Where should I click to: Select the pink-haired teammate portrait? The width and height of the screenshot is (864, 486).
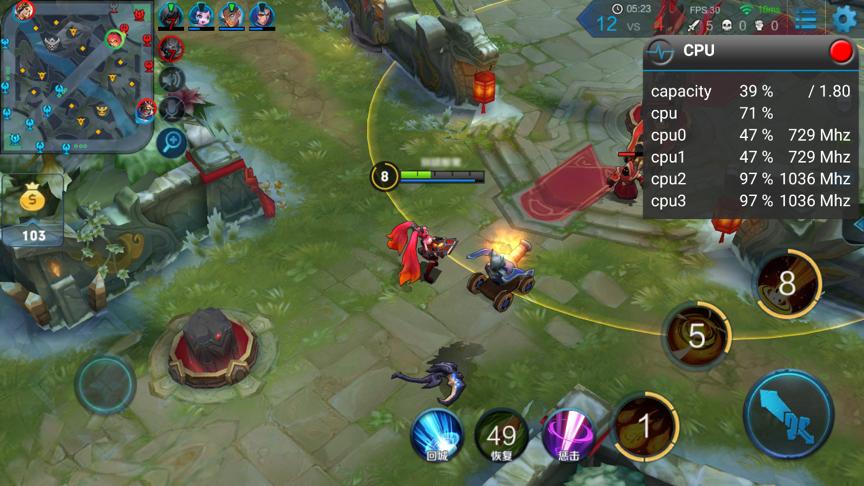point(201,15)
